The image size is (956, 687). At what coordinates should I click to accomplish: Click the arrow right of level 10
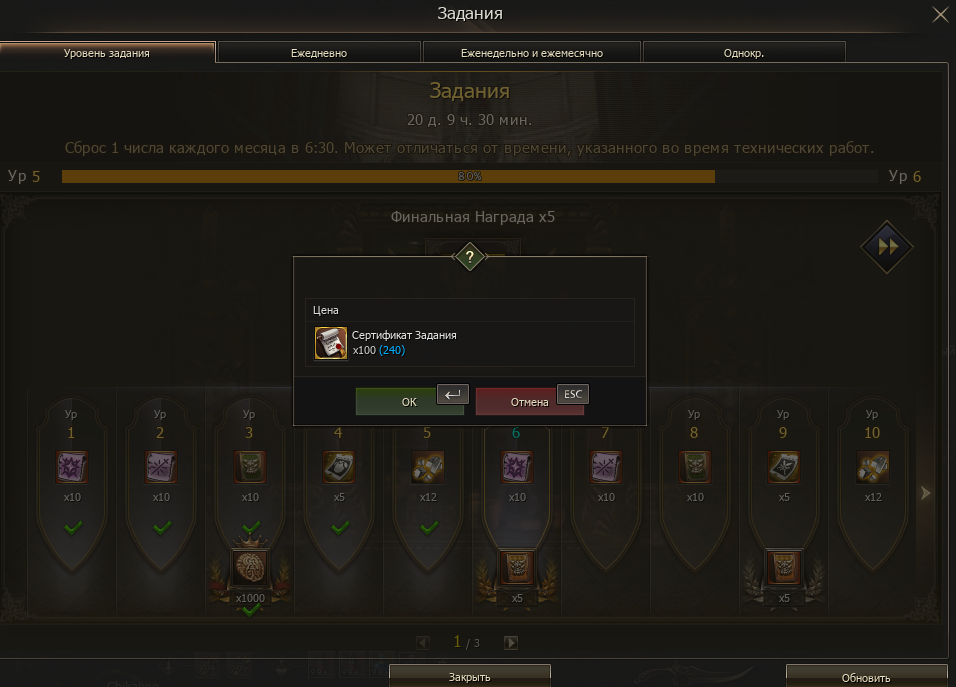pos(925,493)
